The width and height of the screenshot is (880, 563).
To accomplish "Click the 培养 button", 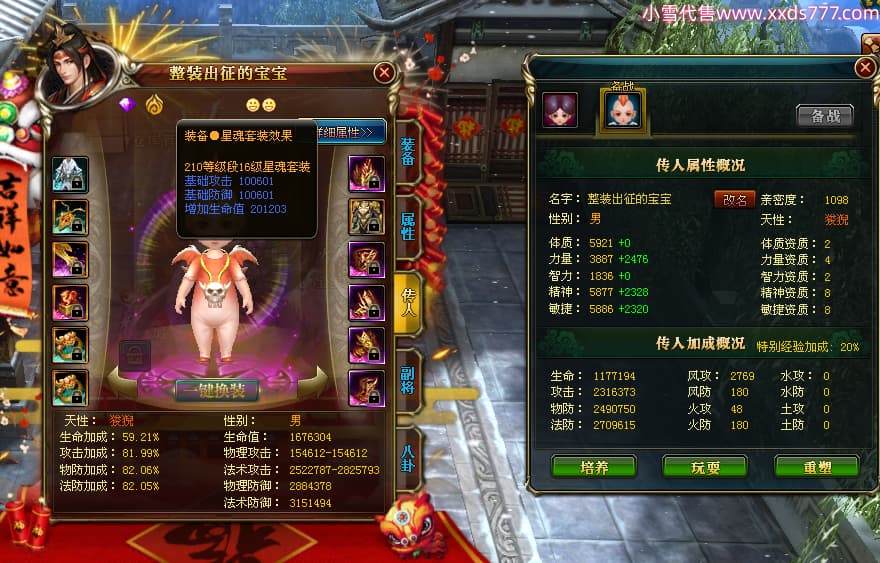I will point(593,467).
